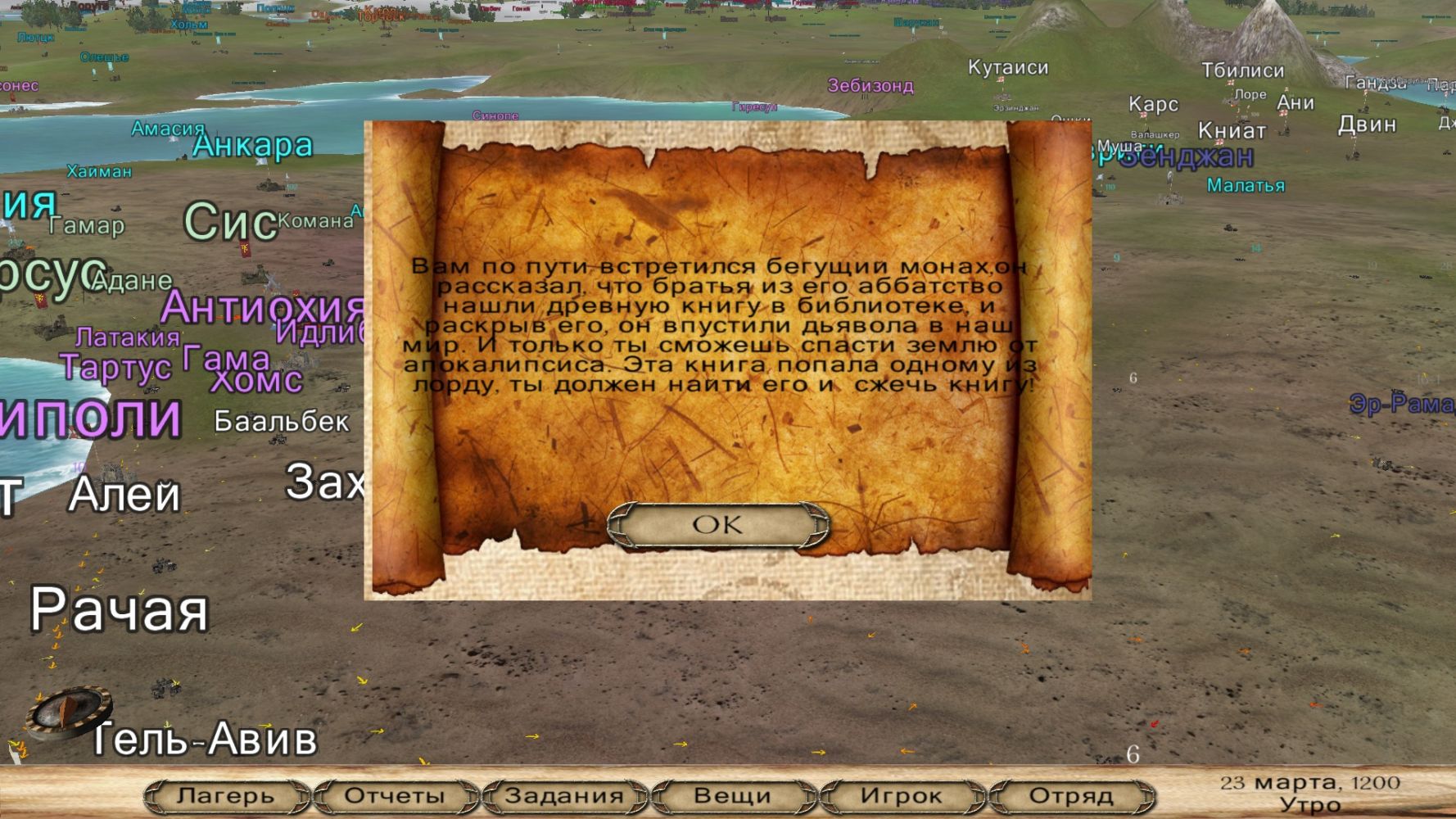This screenshot has width=1456, height=819.
Task: View the Игрок character sheet
Action: click(901, 795)
